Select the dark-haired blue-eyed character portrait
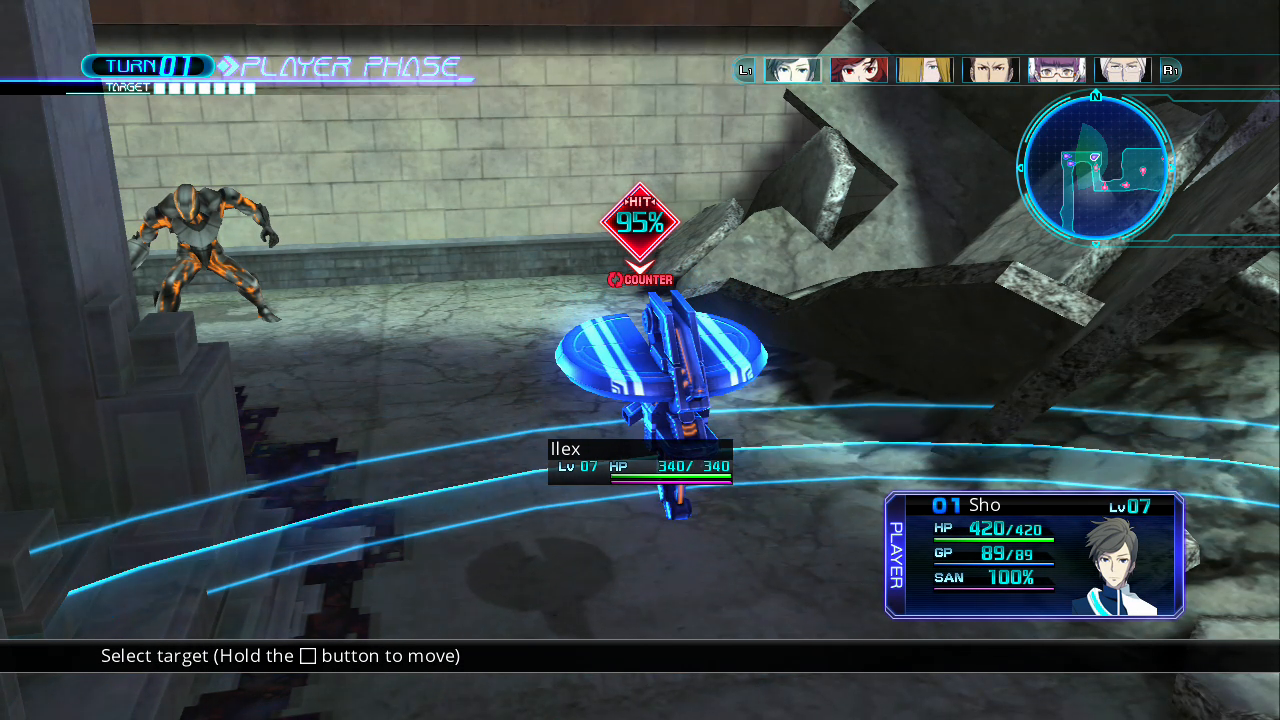Image resolution: width=1280 pixels, height=720 pixels. tap(792, 70)
